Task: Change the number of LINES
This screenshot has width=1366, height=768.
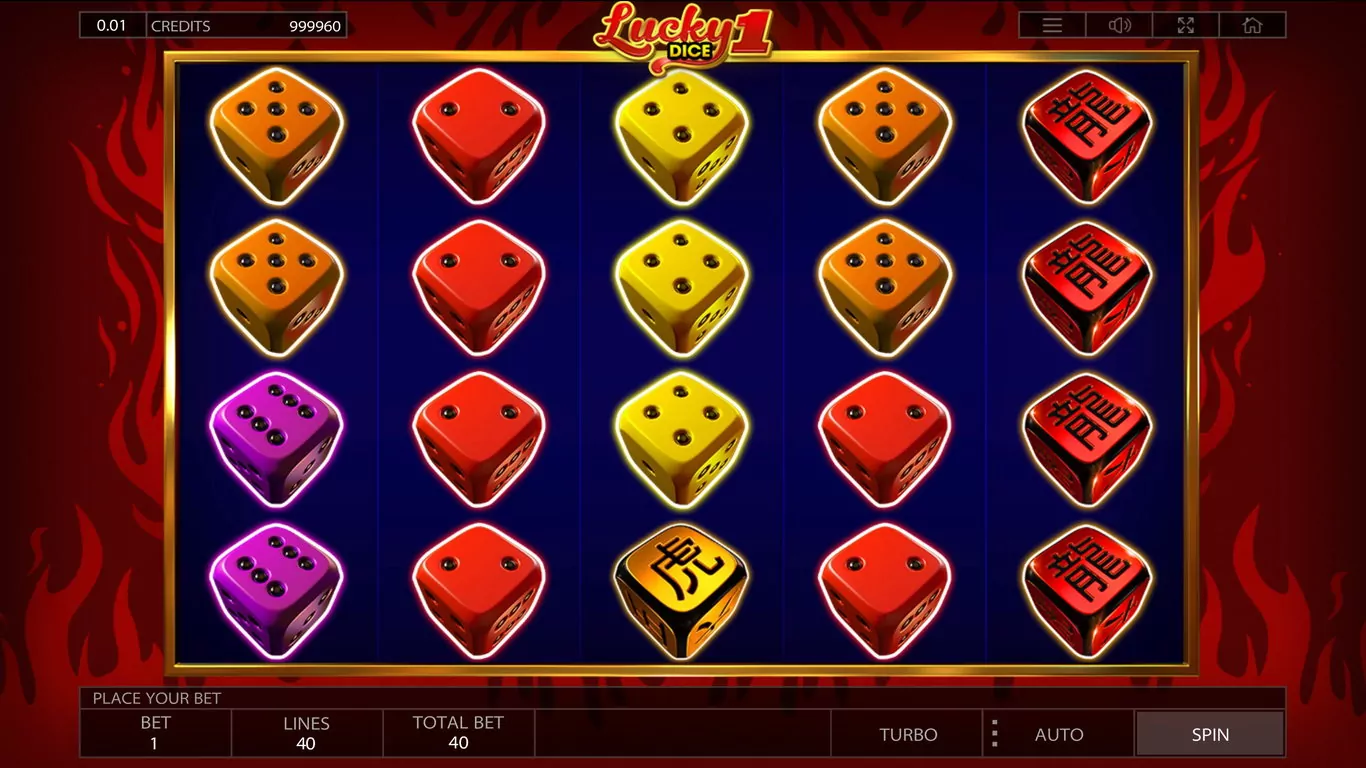Action: (x=306, y=733)
